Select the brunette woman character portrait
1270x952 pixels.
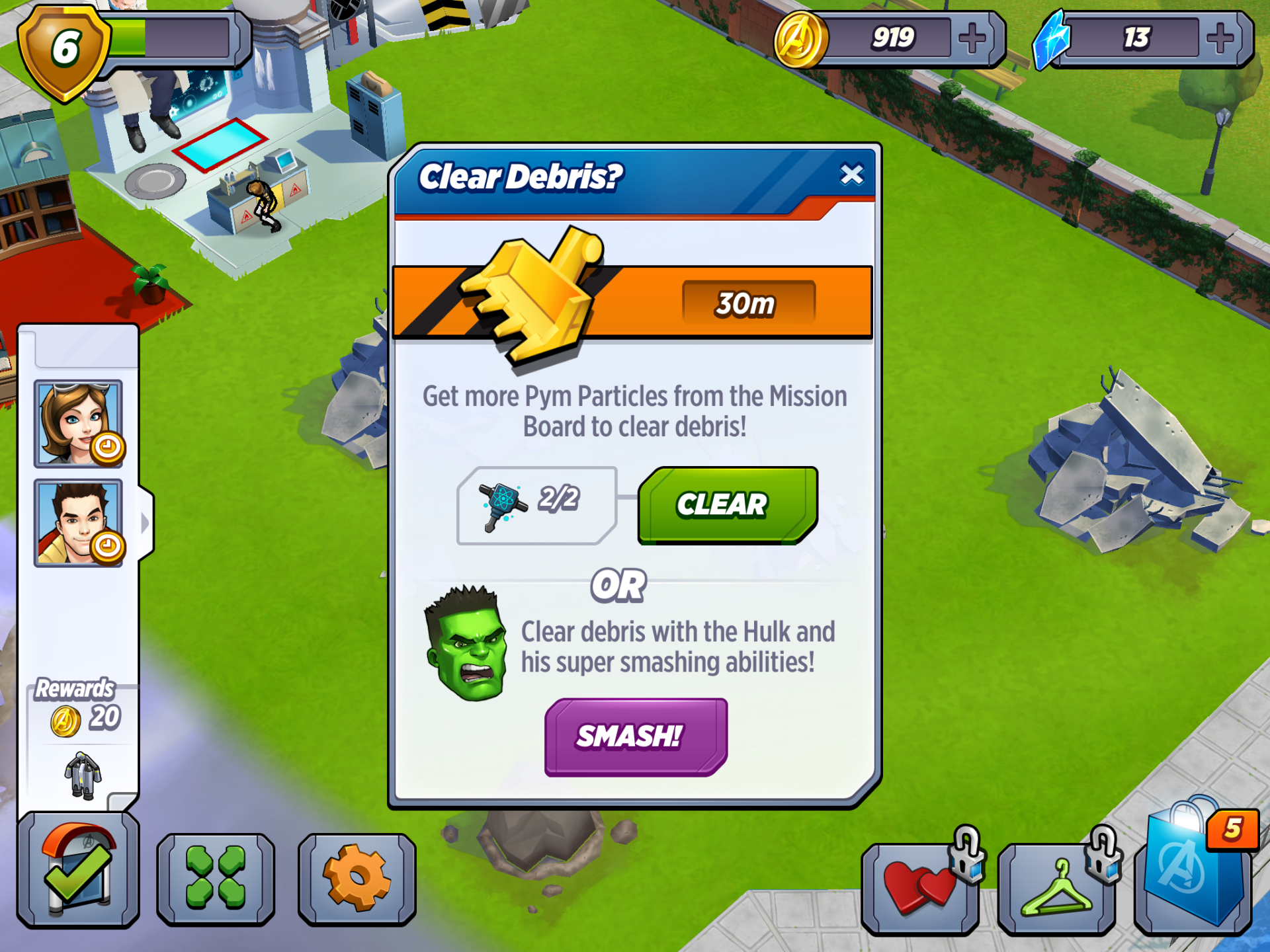(78, 424)
